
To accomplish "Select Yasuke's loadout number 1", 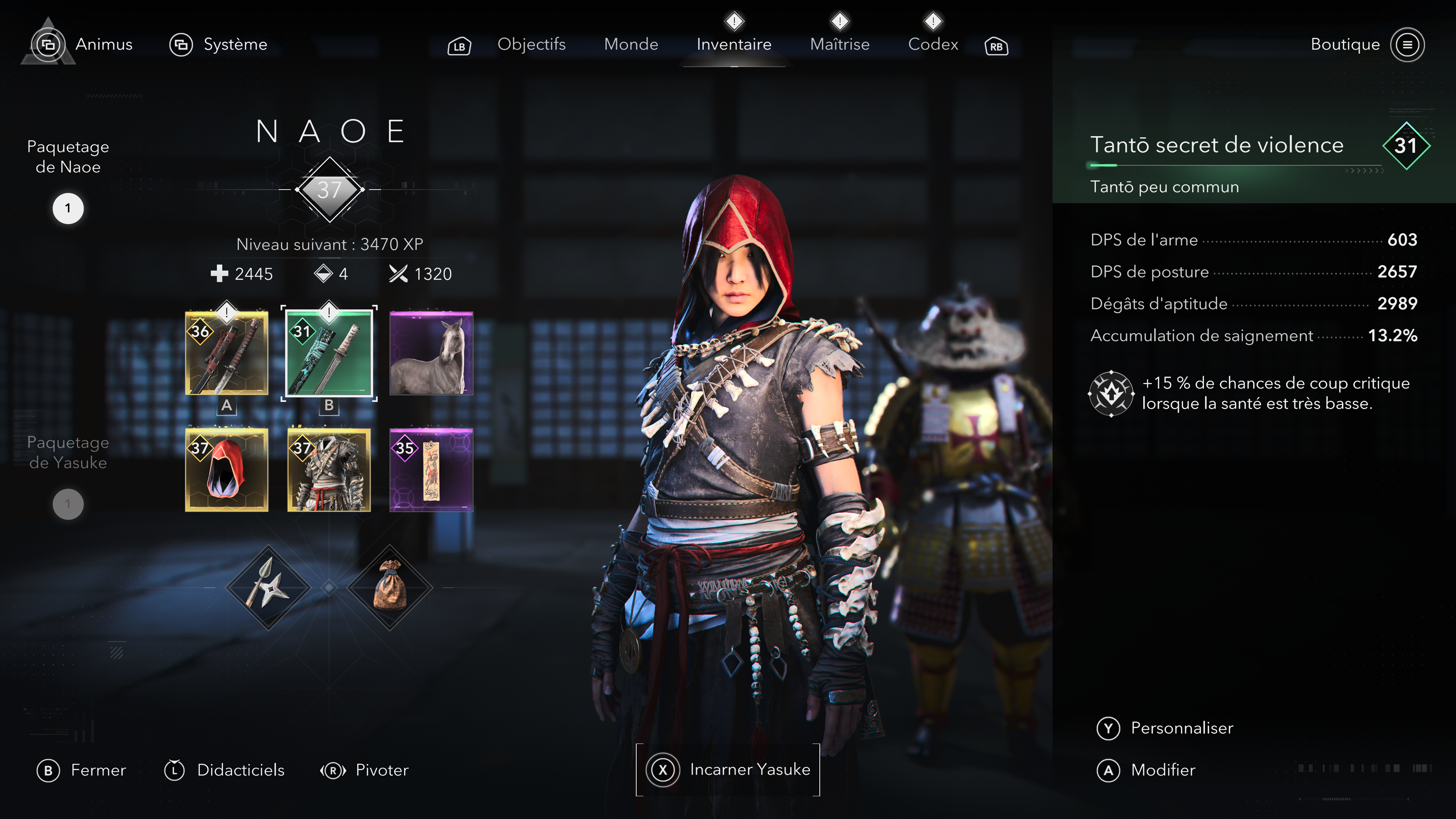I will [68, 504].
